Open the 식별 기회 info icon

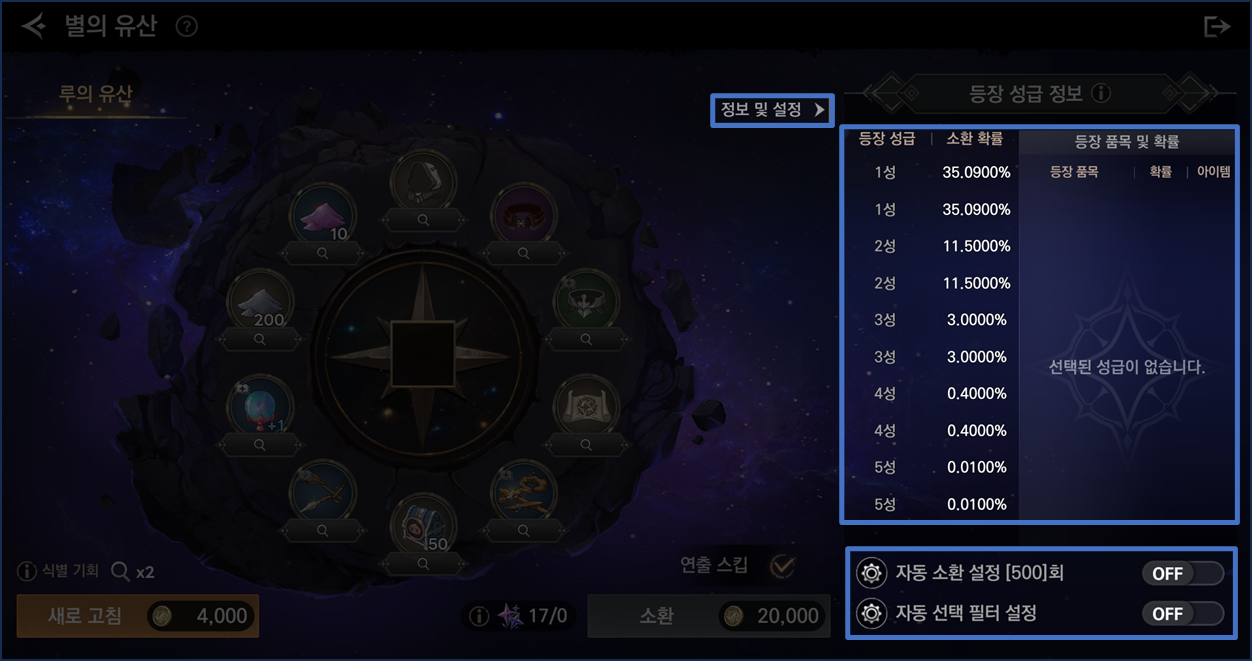pyautogui.click(x=27, y=572)
